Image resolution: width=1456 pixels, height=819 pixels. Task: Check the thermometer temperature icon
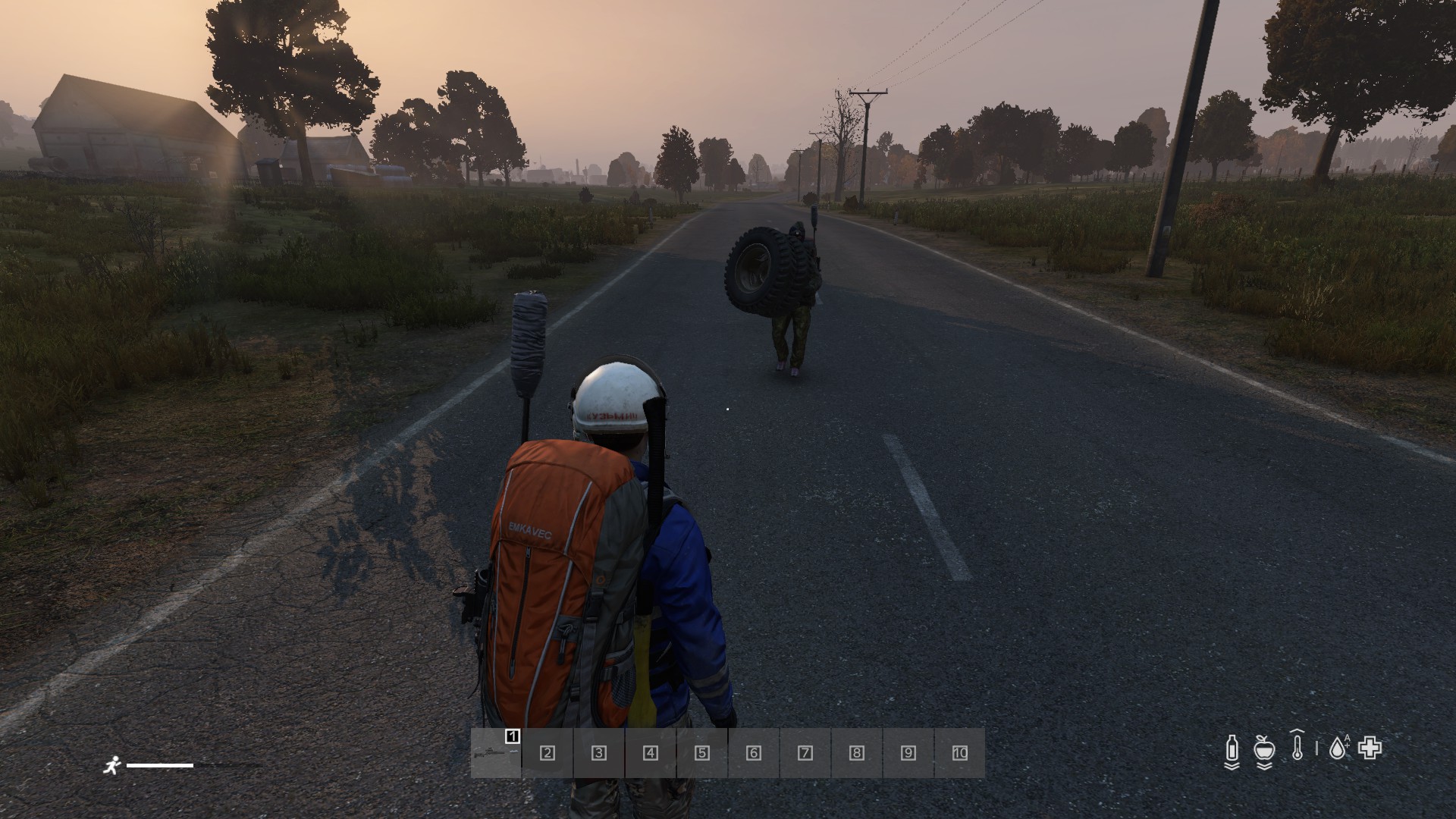[x=1298, y=746]
